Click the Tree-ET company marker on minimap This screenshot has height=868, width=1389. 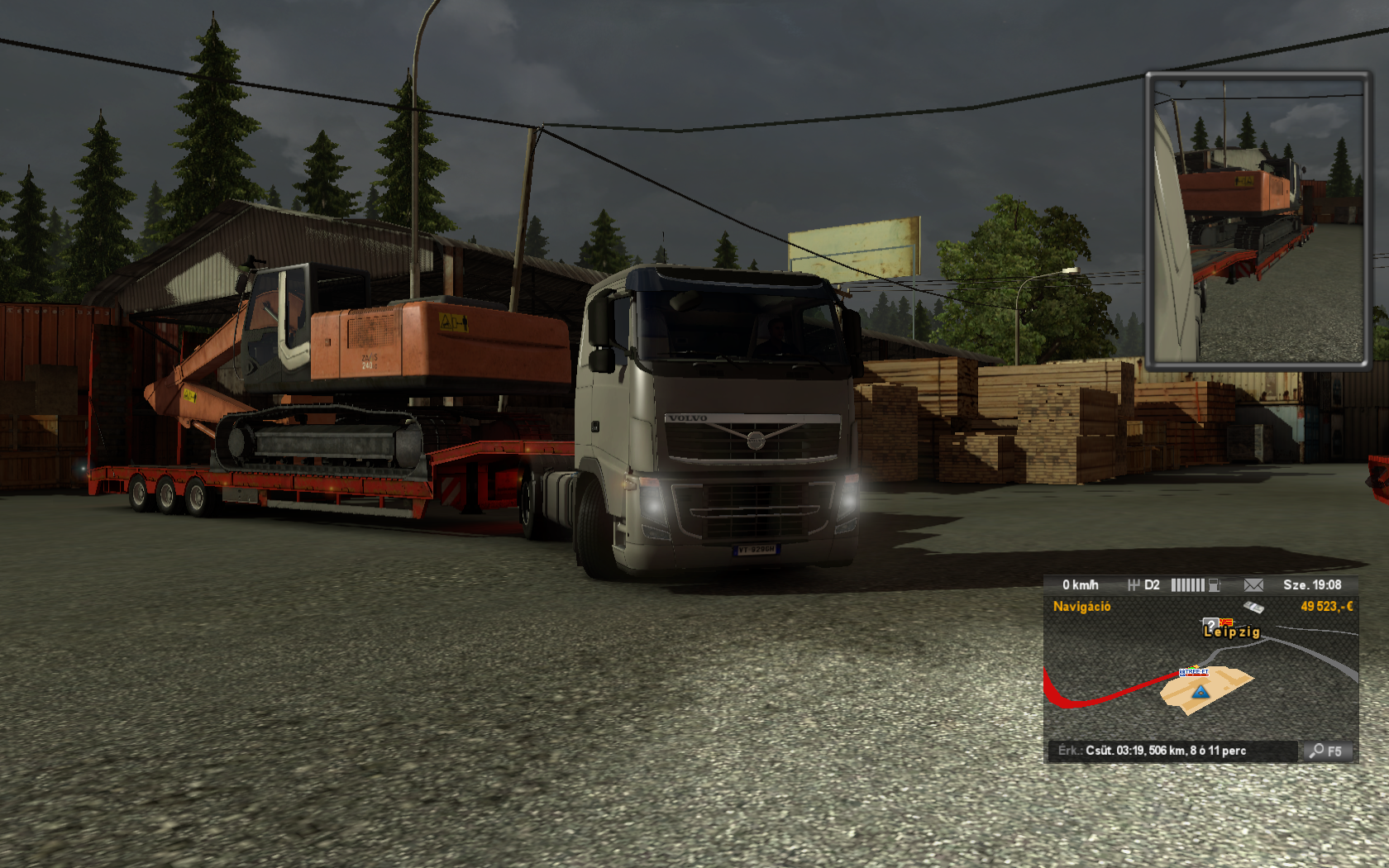(1194, 672)
